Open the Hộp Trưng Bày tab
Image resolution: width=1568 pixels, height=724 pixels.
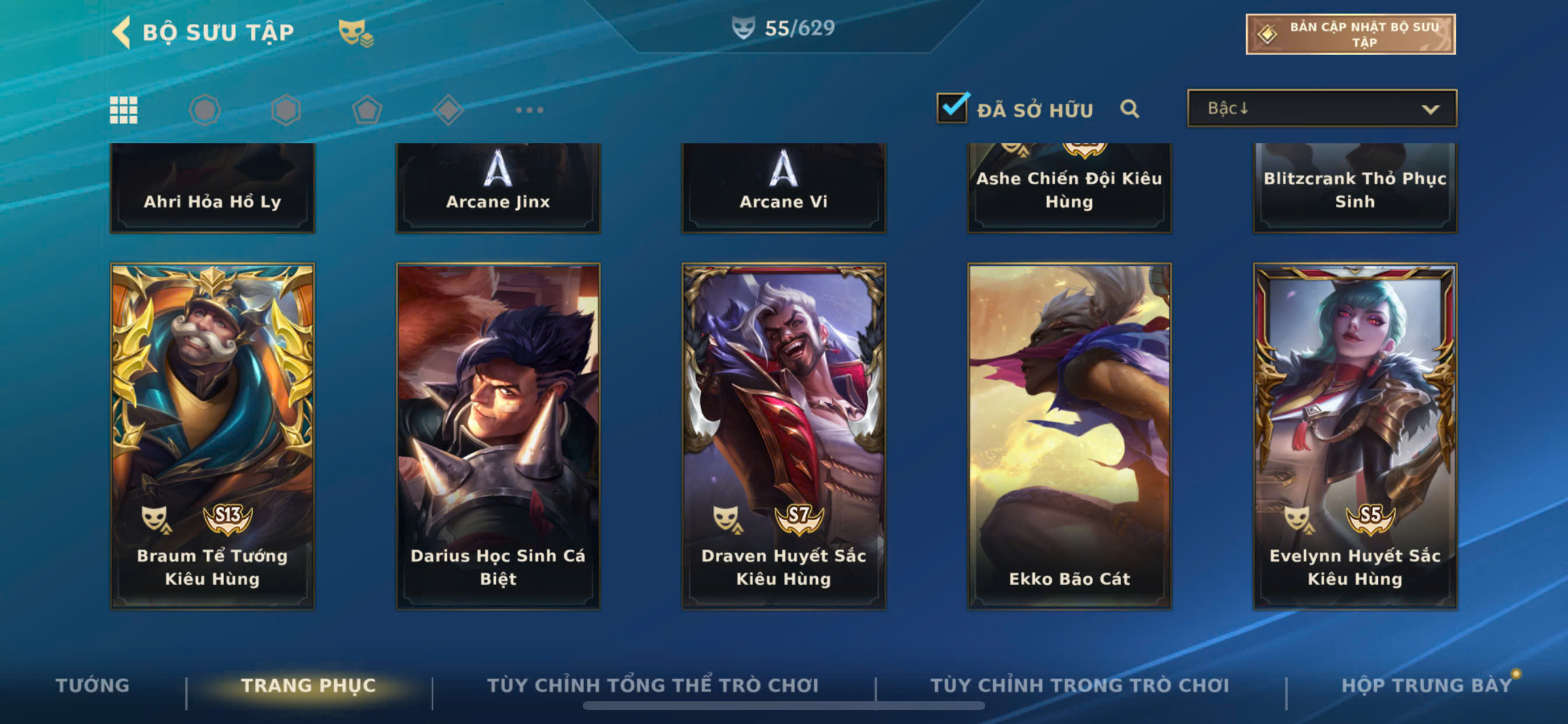coord(1426,685)
